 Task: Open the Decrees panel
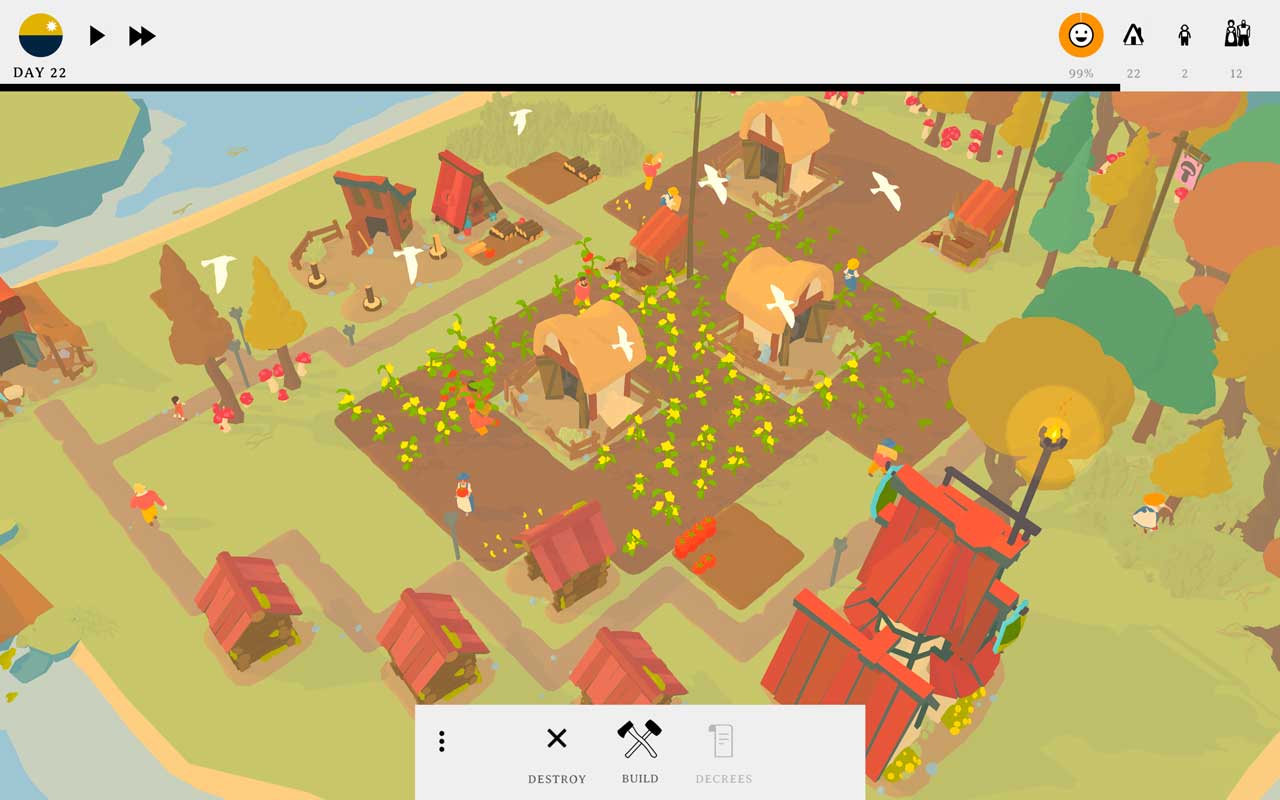pyautogui.click(x=723, y=740)
